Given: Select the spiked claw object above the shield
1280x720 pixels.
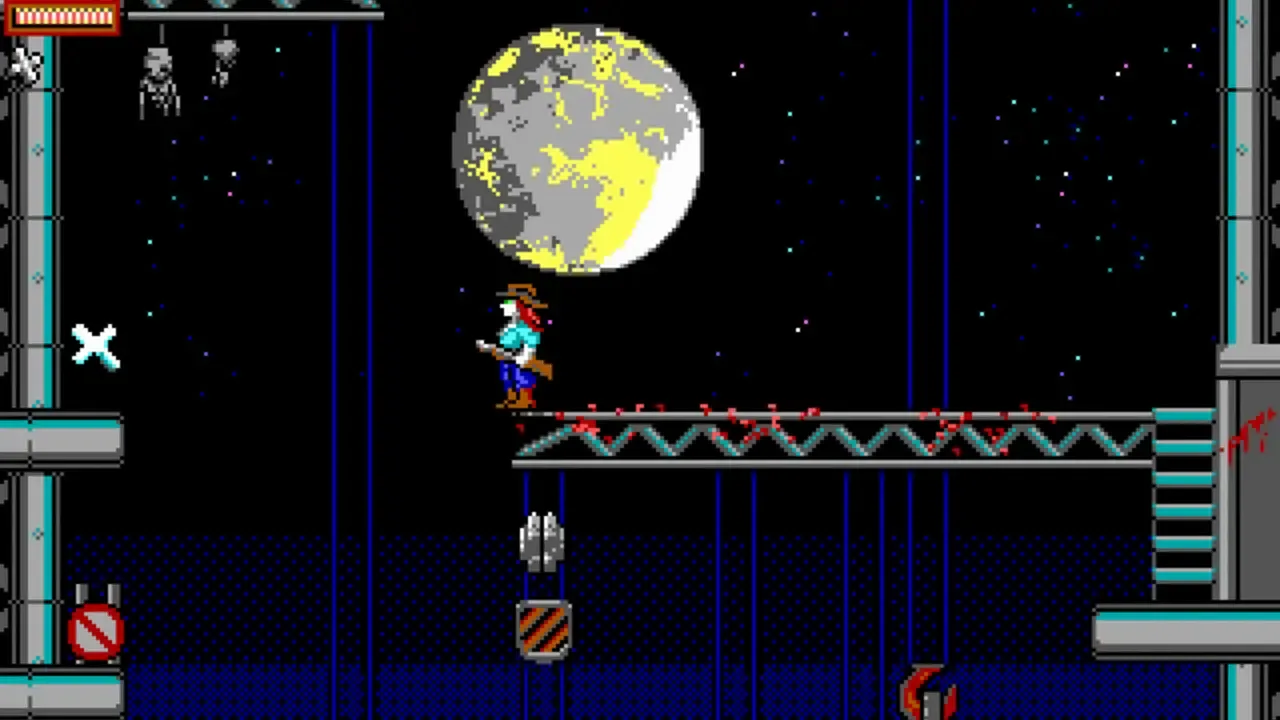Looking at the screenshot, I should [x=543, y=540].
